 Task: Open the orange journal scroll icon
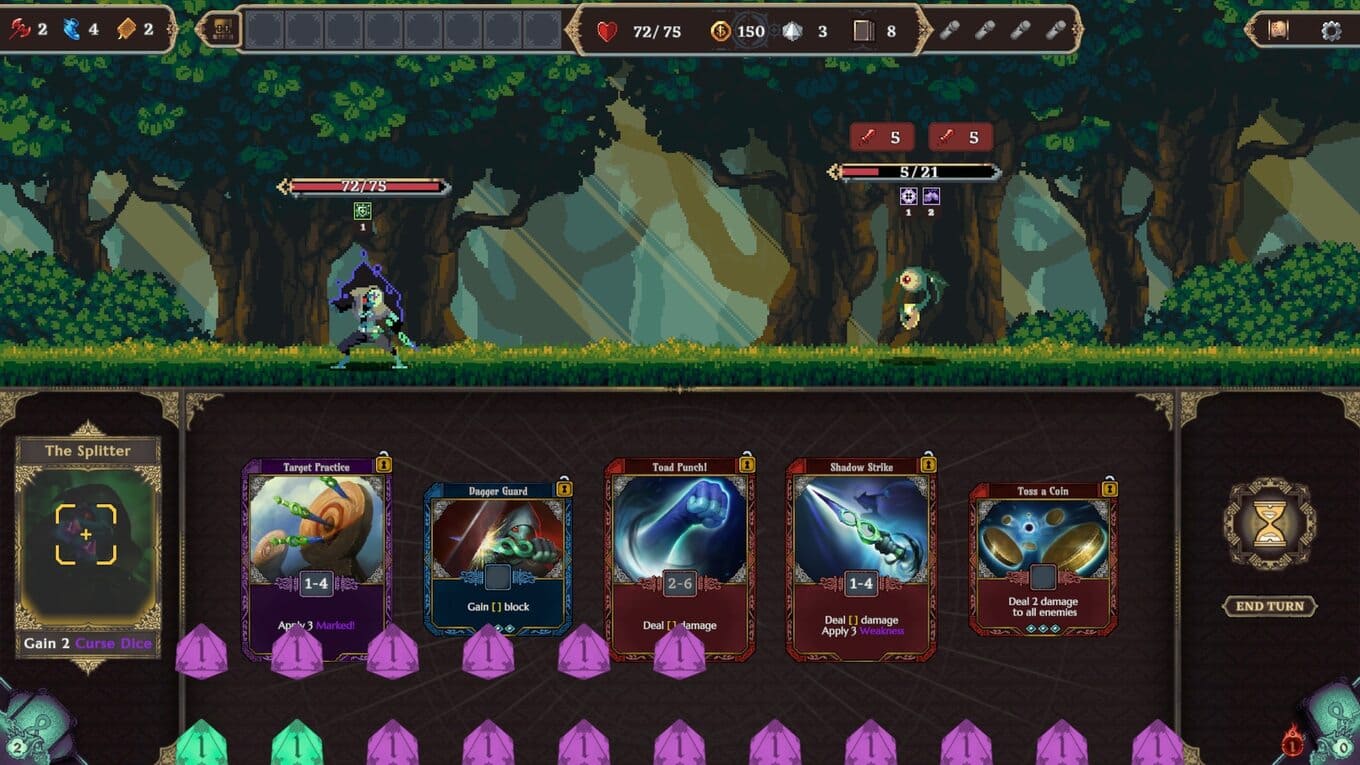tap(1278, 30)
